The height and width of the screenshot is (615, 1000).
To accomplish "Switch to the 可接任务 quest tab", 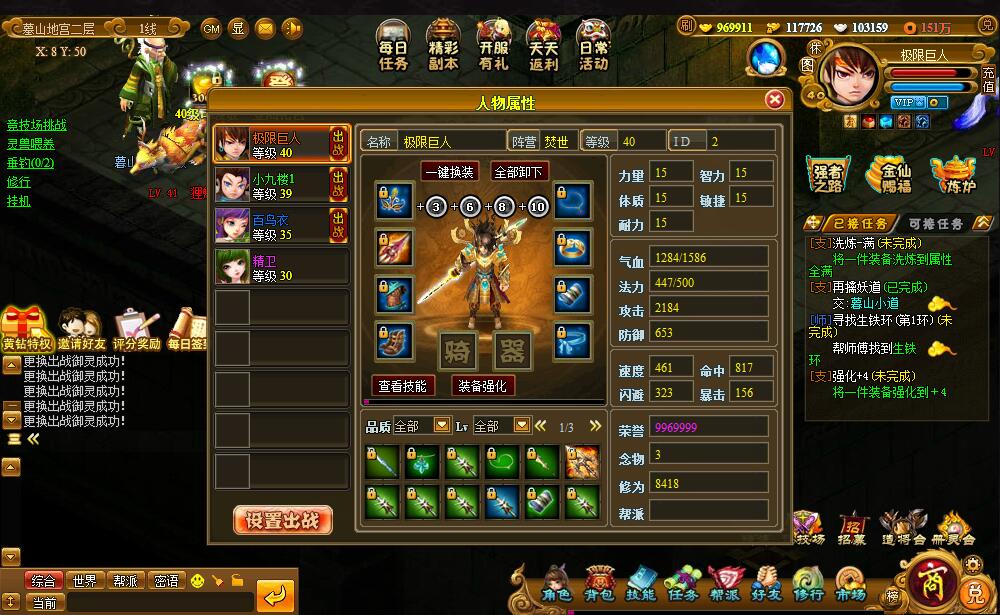I will point(936,224).
